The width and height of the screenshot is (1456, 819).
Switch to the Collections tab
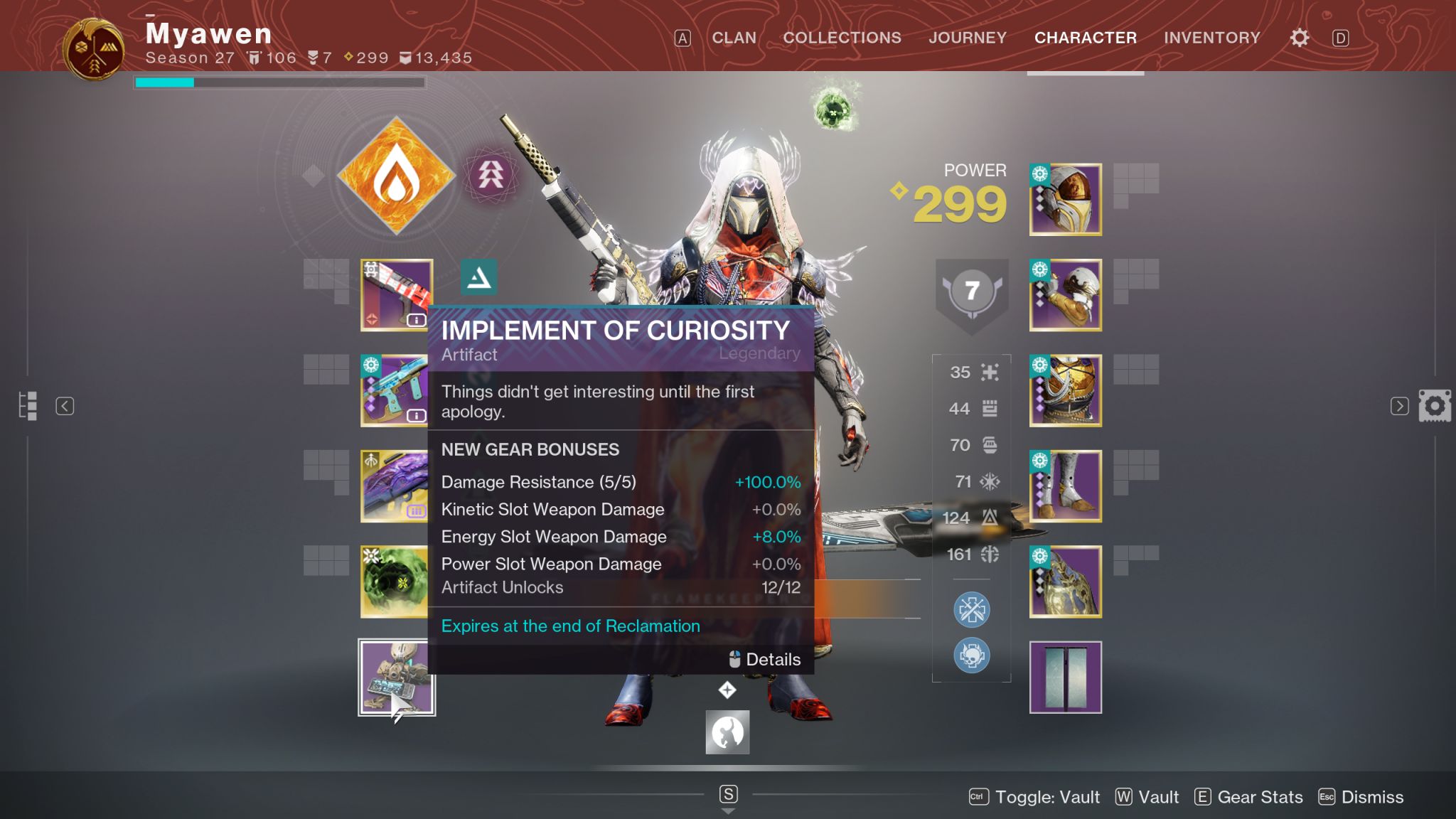842,38
